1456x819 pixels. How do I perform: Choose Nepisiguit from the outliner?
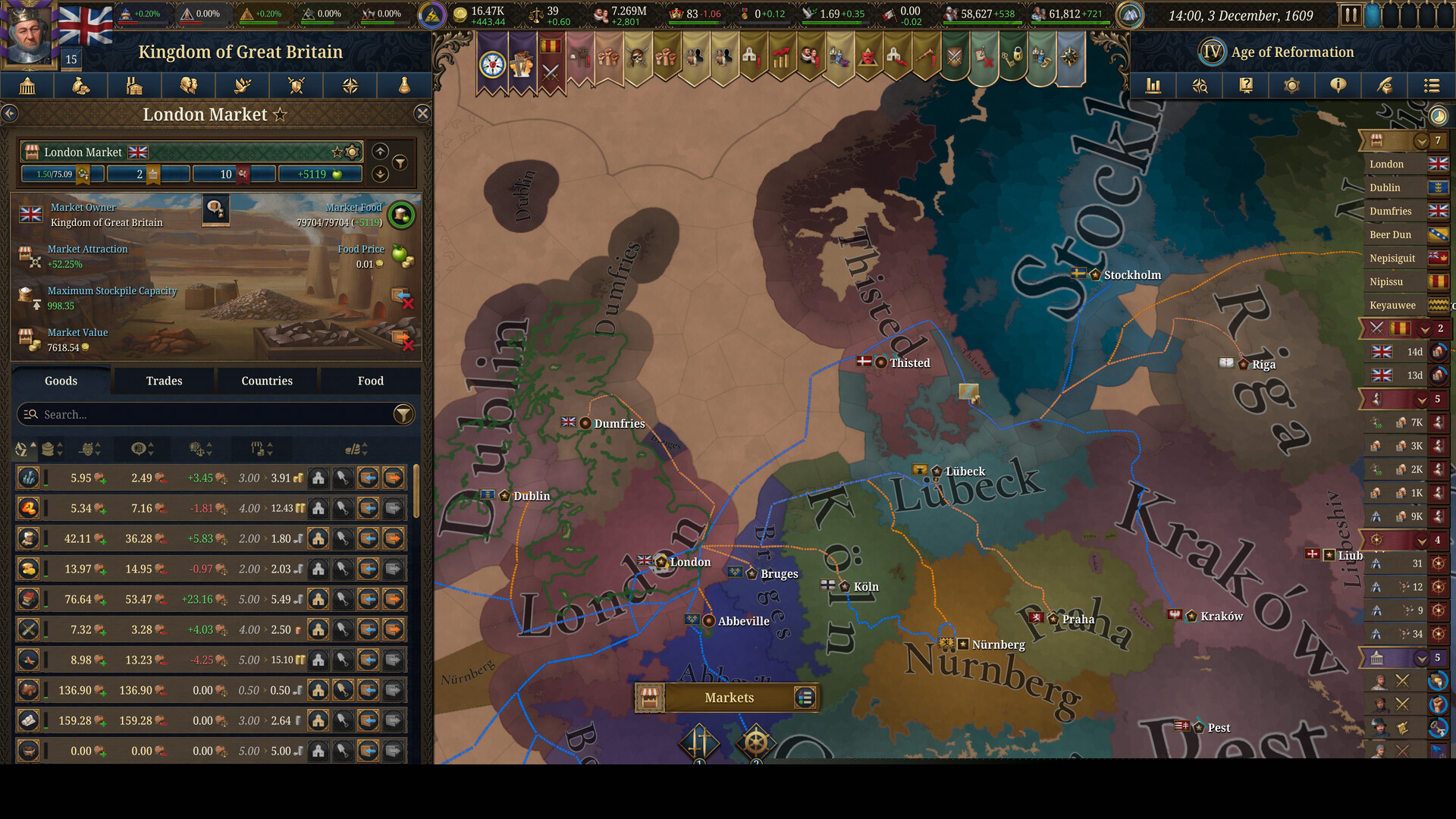point(1392,258)
